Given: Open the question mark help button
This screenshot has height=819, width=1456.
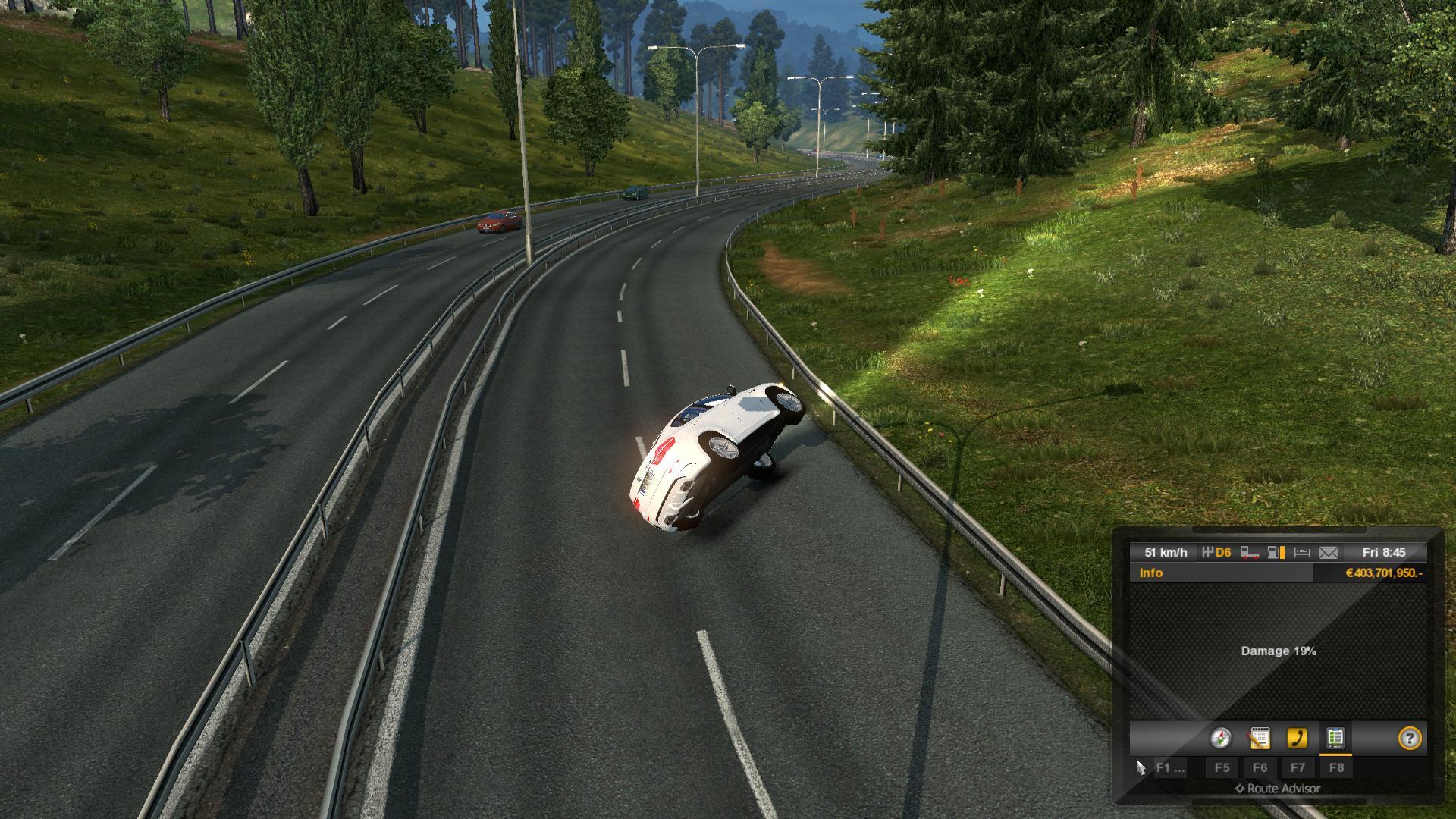Looking at the screenshot, I should click(1410, 738).
